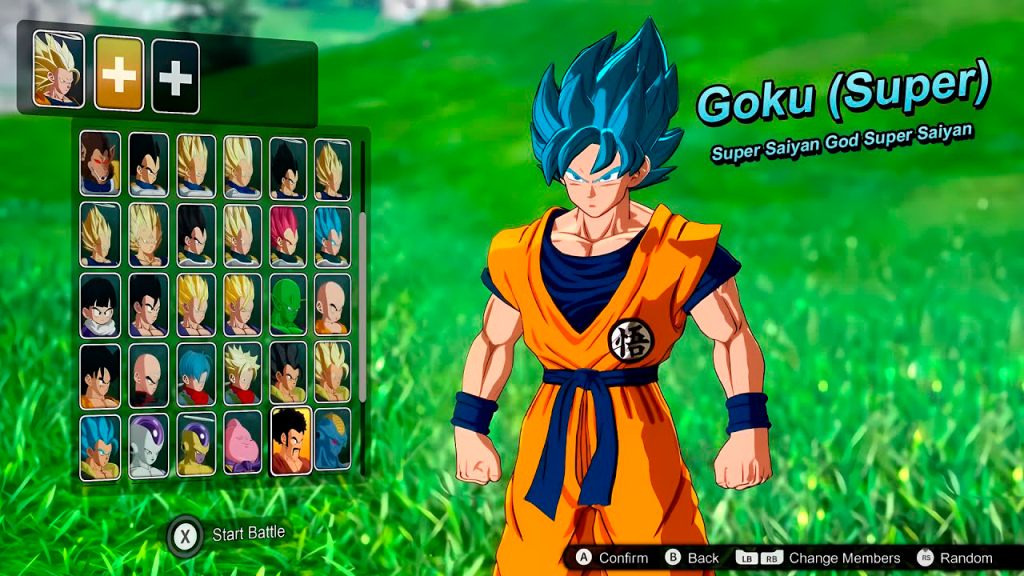Viewport: 1024px width, 576px height.
Task: Pick the pink Majin Buu portrait
Action: click(x=242, y=441)
